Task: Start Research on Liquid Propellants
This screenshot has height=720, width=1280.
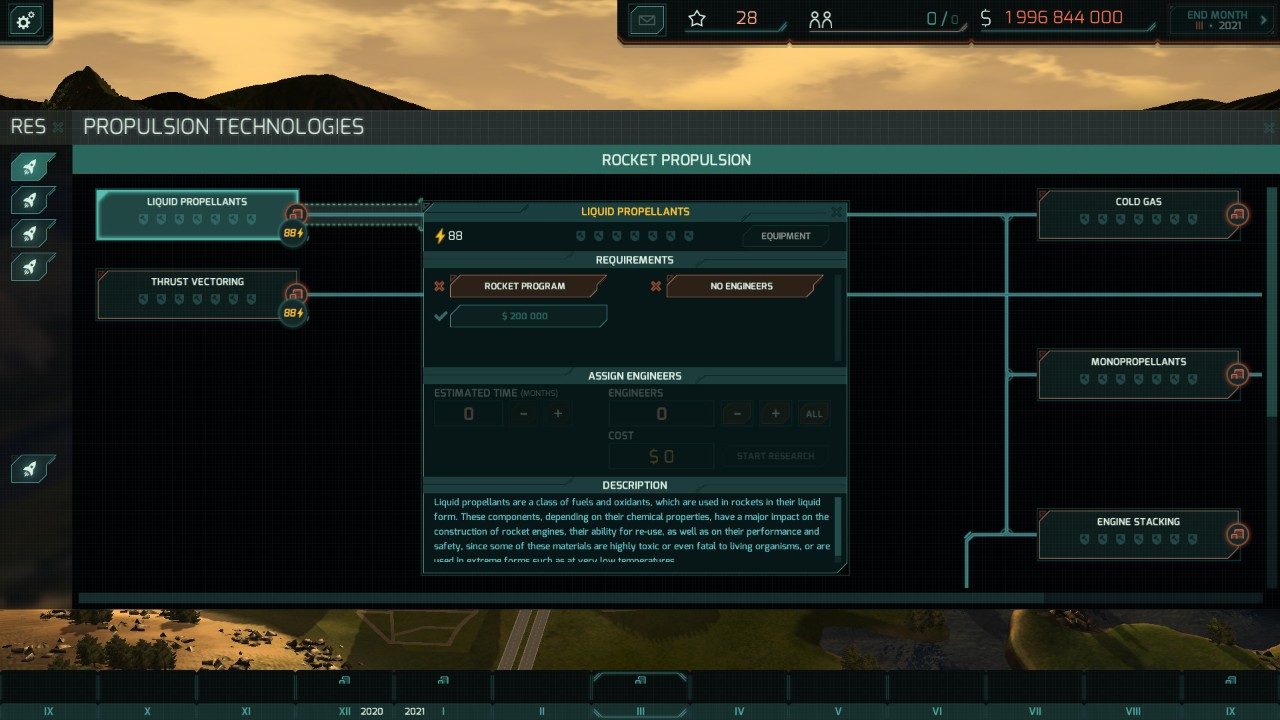Action: tap(775, 456)
